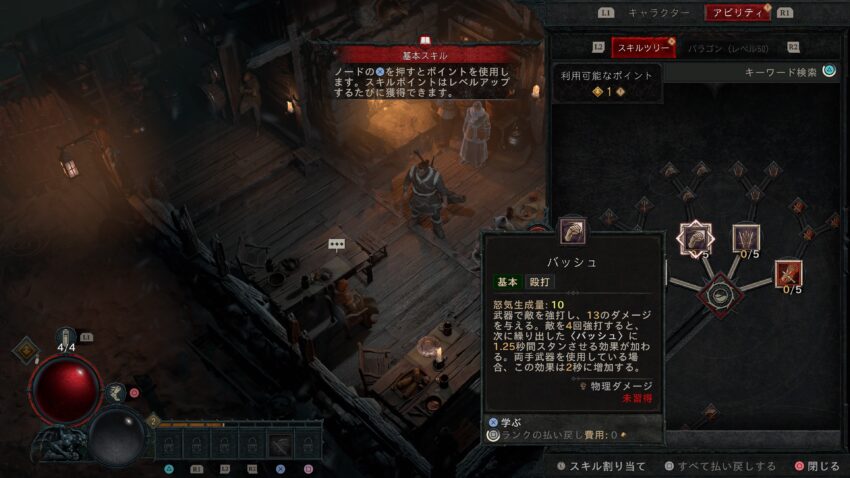Choose the claw-slash basic skill node
The height and width of the screenshot is (478, 850).
point(746,238)
